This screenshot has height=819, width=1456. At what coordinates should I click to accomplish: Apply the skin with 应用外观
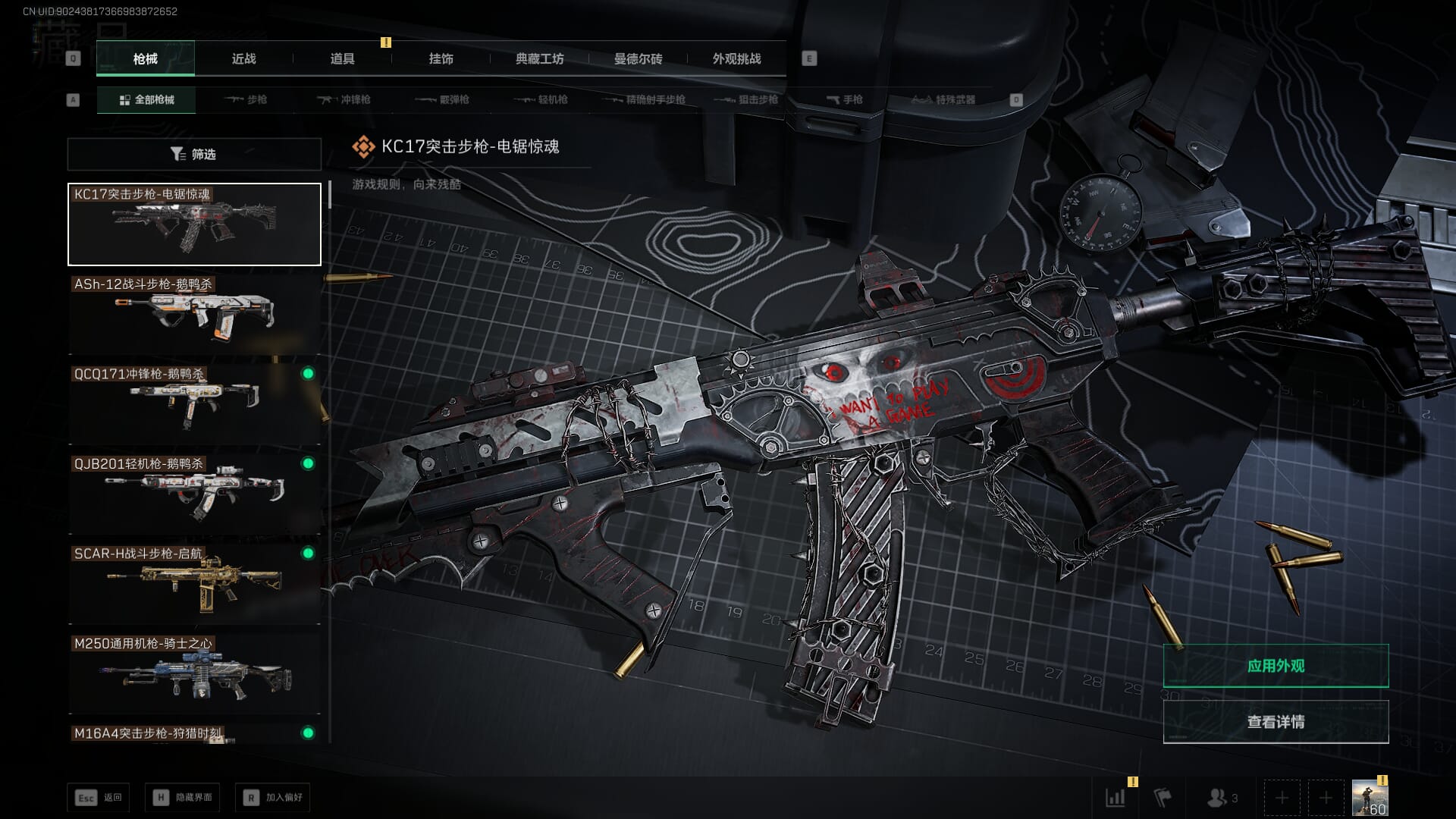point(1276,666)
